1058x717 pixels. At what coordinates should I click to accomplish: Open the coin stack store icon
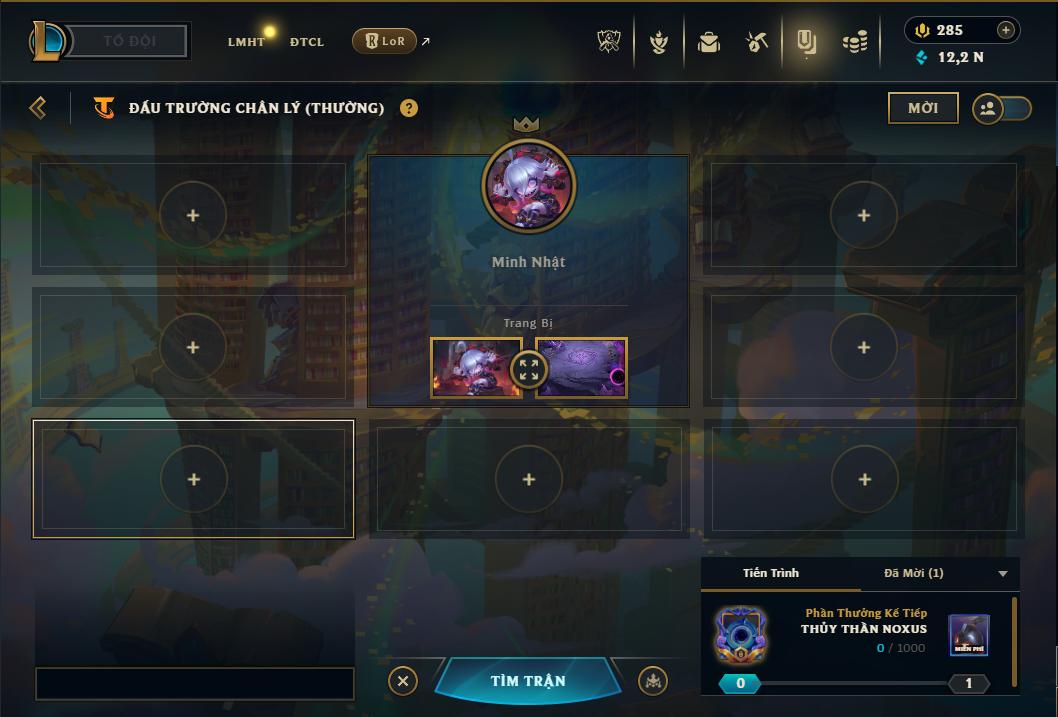click(854, 42)
